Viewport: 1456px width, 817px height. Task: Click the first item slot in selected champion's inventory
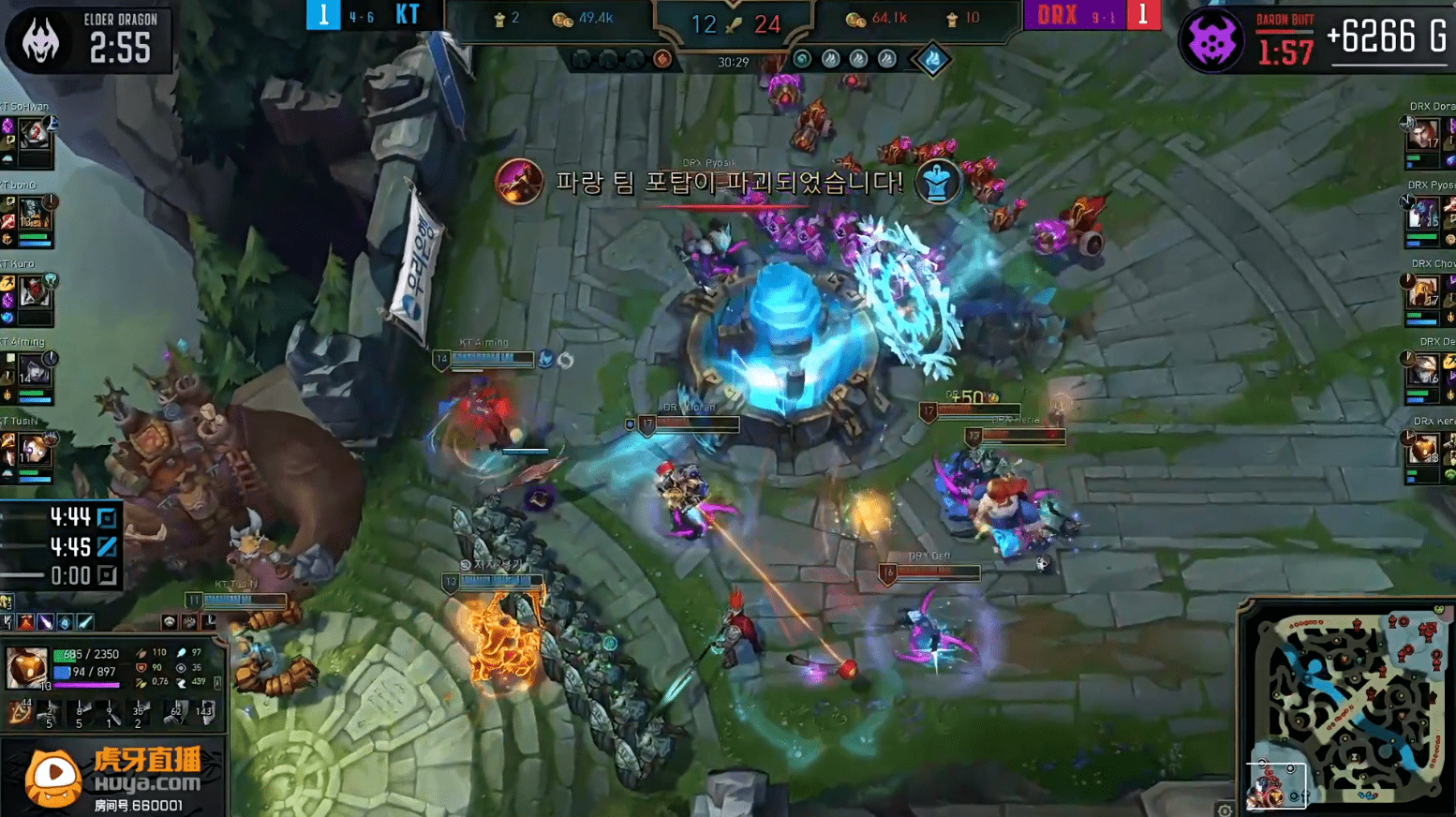(20, 714)
